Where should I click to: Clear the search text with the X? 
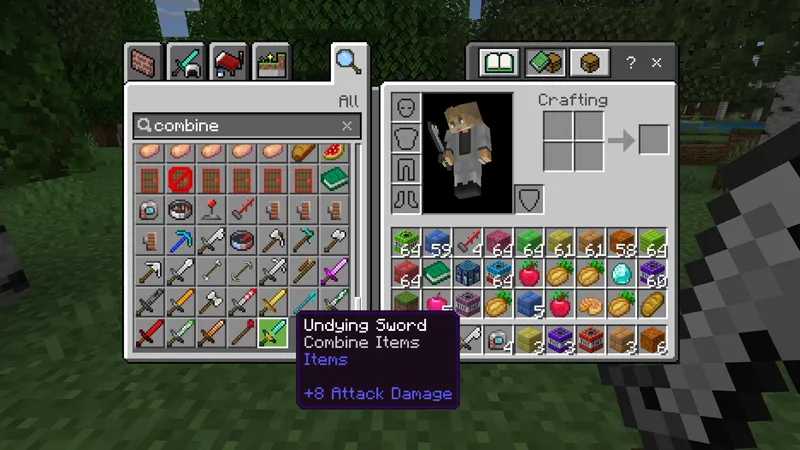coord(347,126)
